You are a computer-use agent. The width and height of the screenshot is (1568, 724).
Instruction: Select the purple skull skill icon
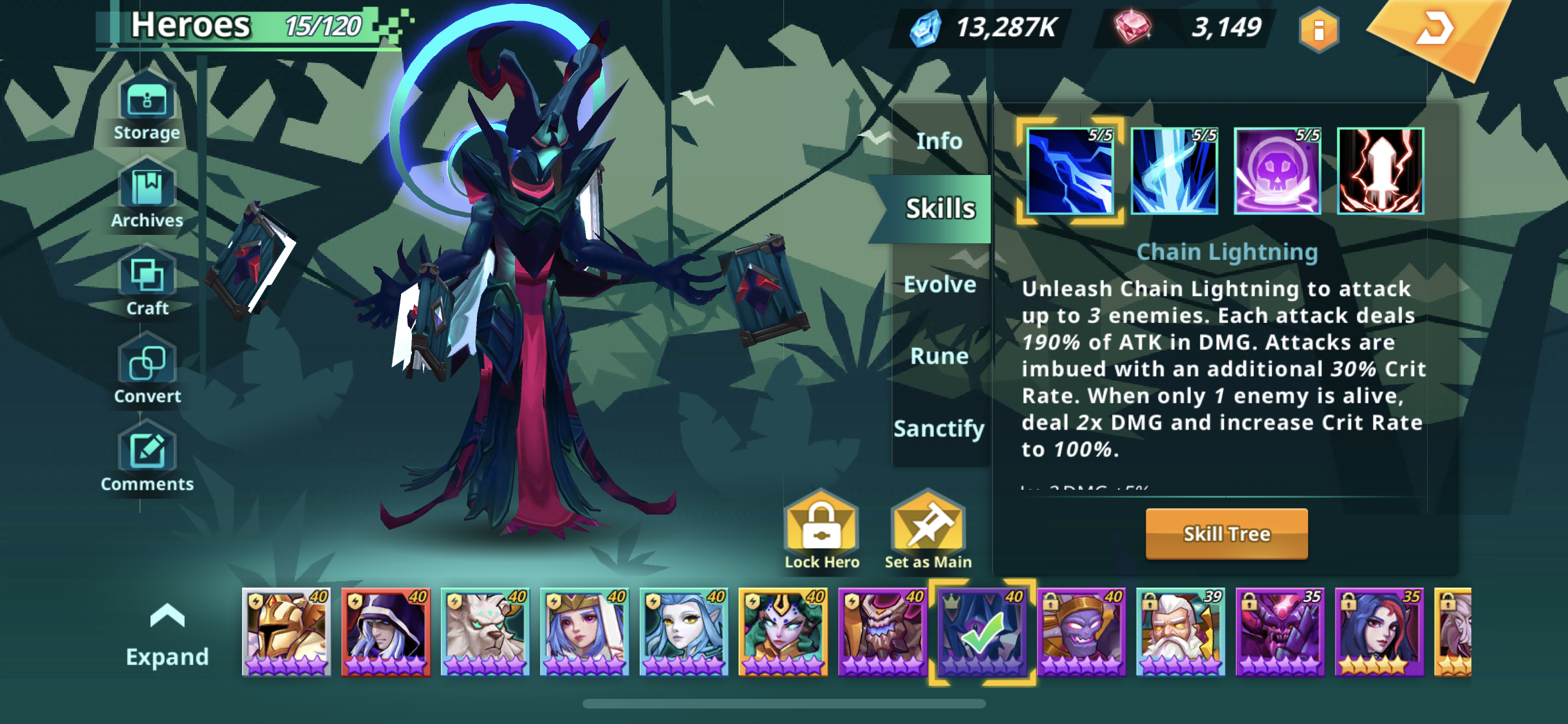pyautogui.click(x=1277, y=171)
